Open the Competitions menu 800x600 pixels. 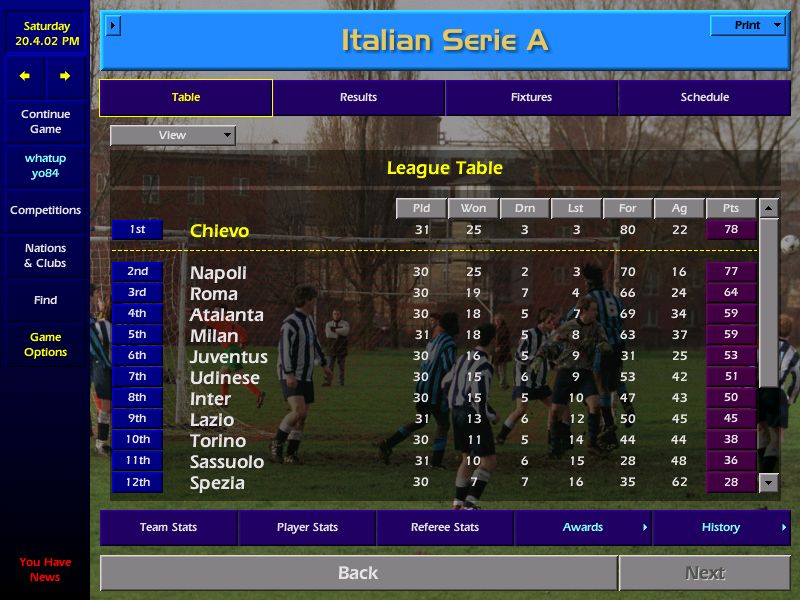point(45,210)
